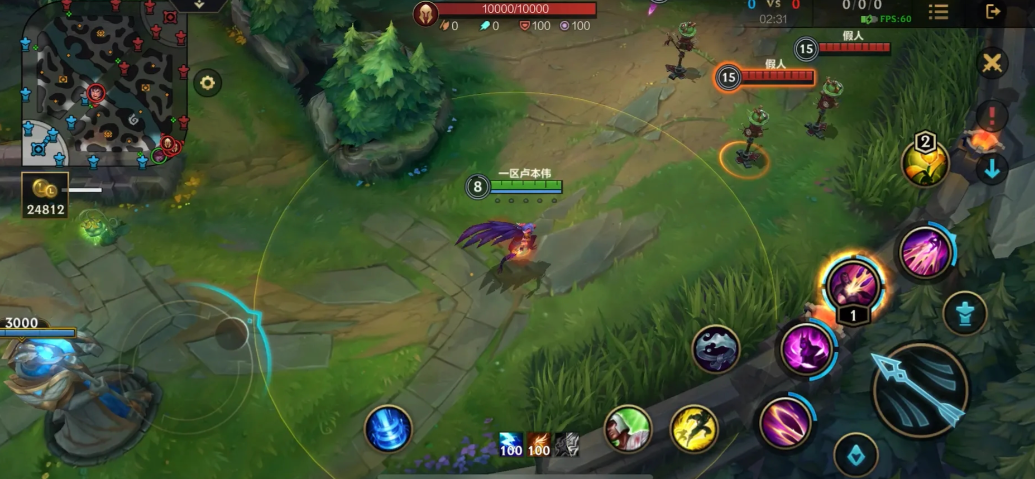Cast the purple hooded figure ability
Viewport: 1035px width, 479px height.
pos(807,350)
